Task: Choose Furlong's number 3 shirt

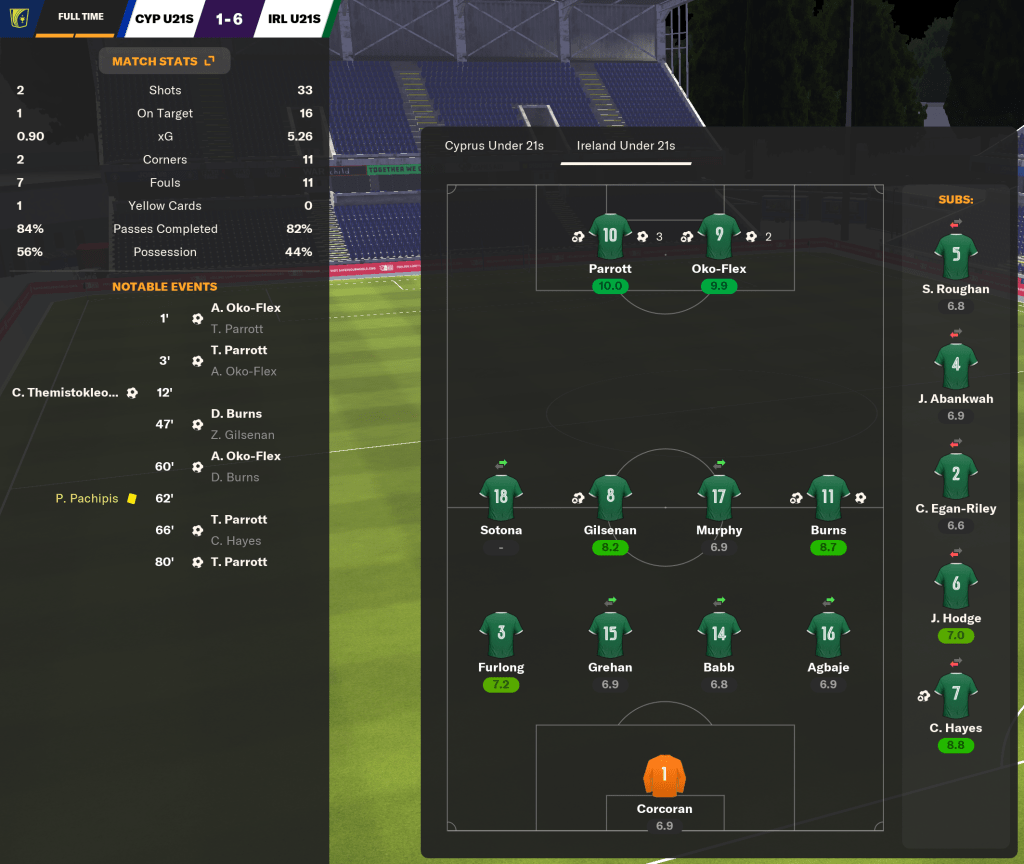Action: point(501,634)
